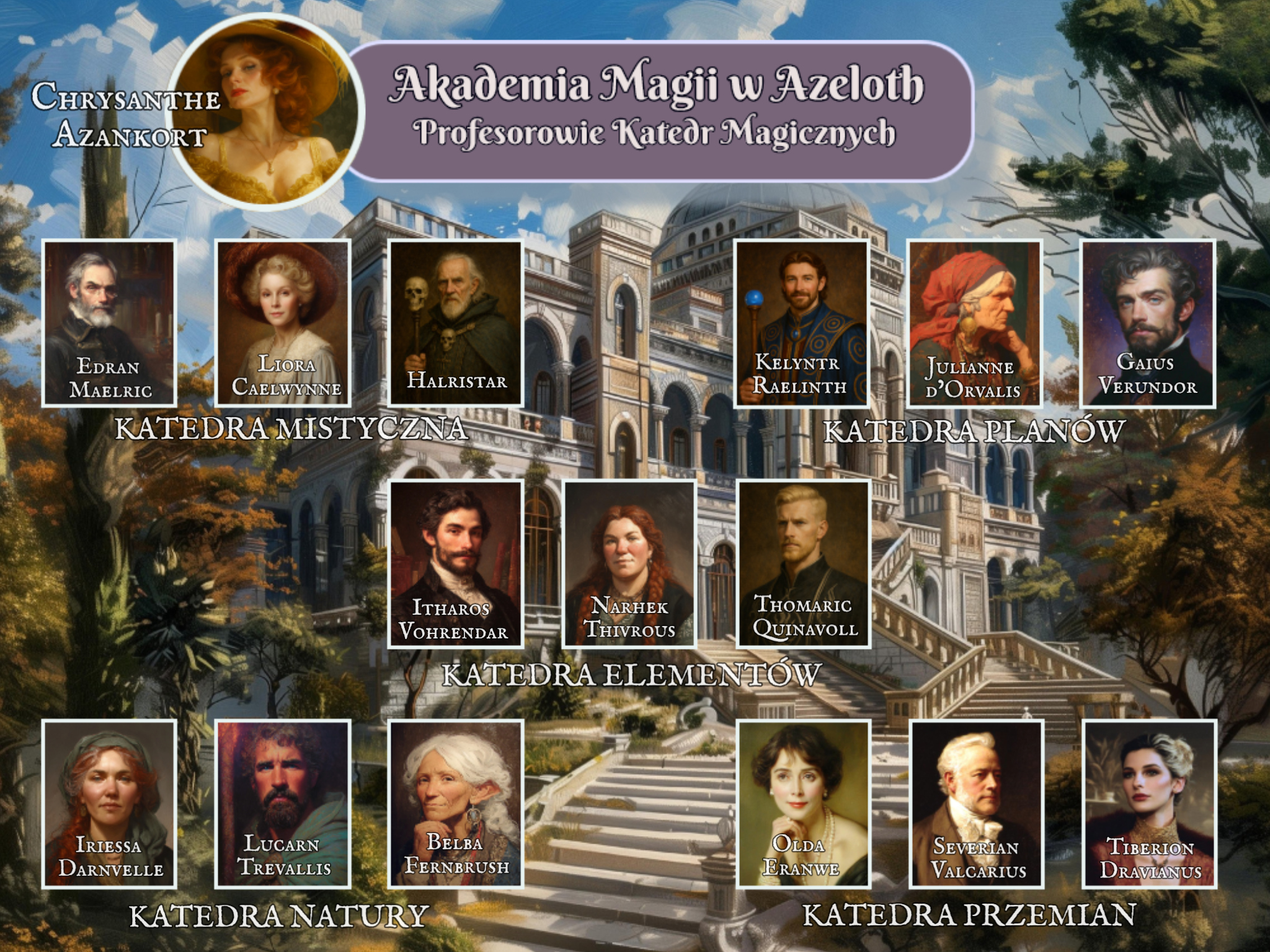Click the Kelyntr Raelinth portrait
The image size is (1270, 952).
pos(801,323)
